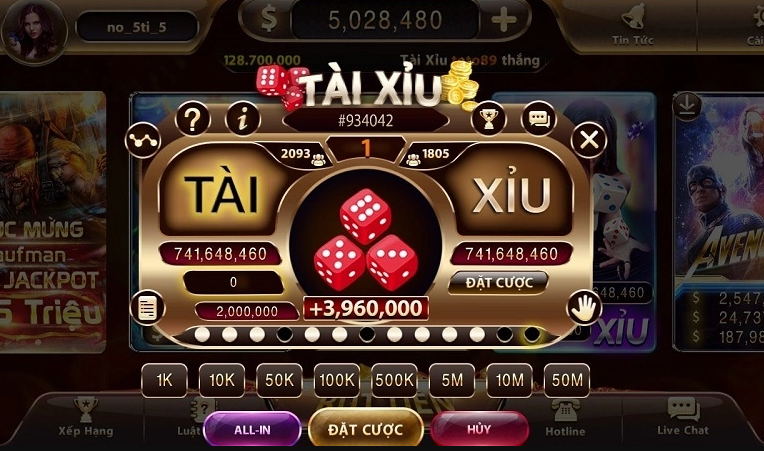Screen dimensions: 764x451
Task: Confirm the bet with the gold ĐẶT CƯỢC button
Action: tap(365, 429)
